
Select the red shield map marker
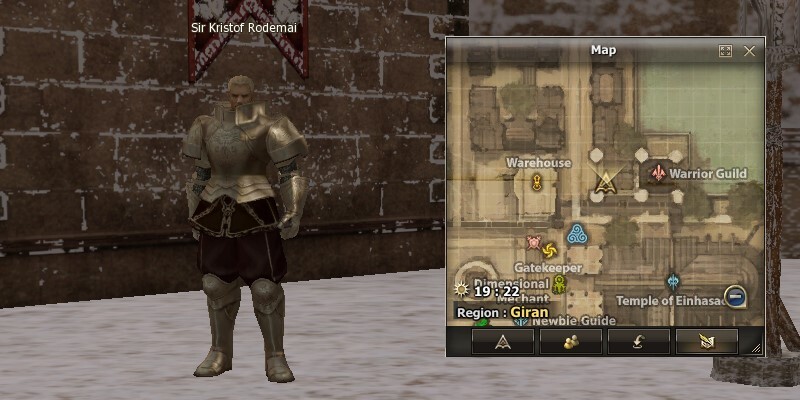[x=534, y=241]
